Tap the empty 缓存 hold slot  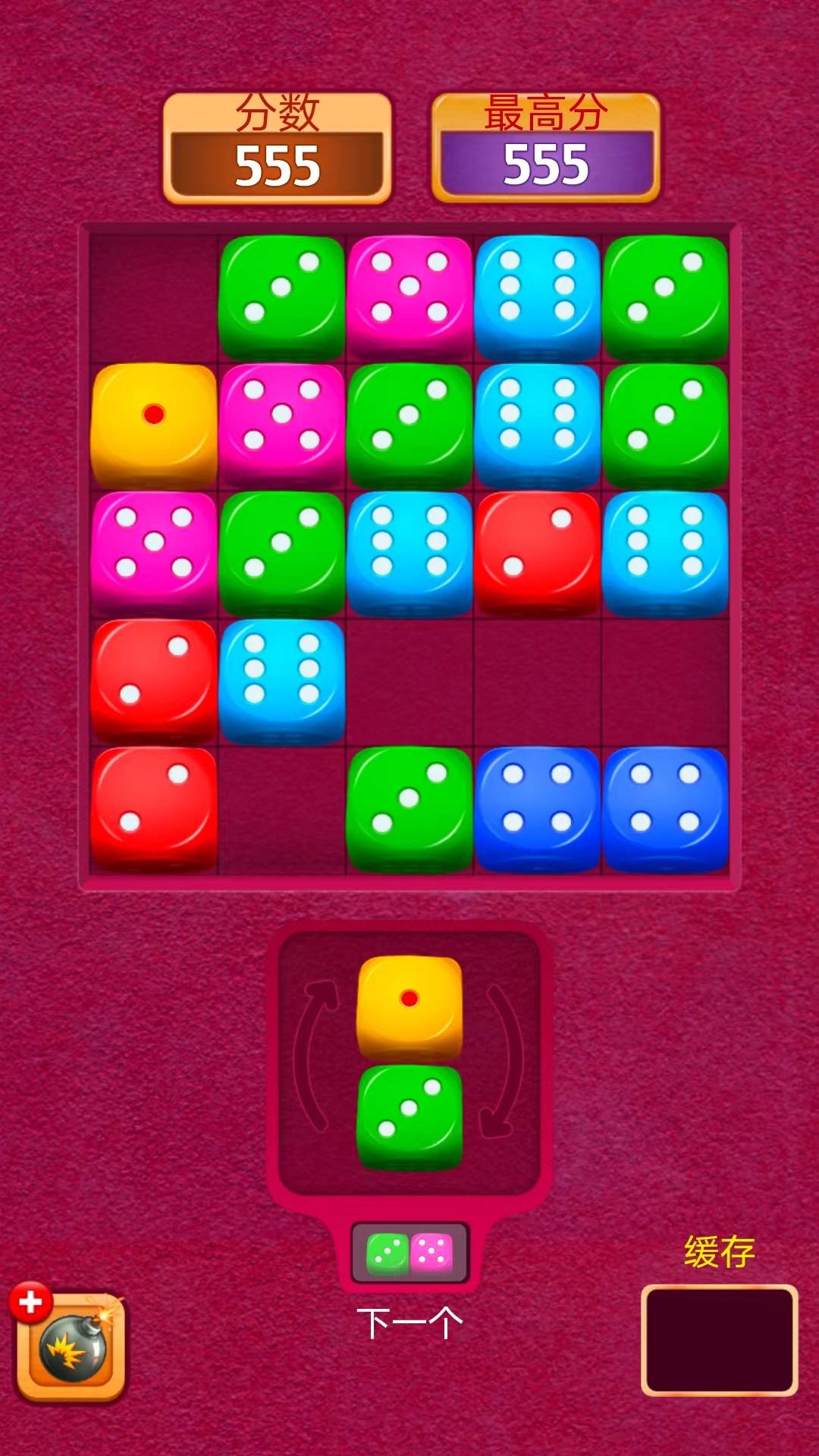coord(719,1340)
